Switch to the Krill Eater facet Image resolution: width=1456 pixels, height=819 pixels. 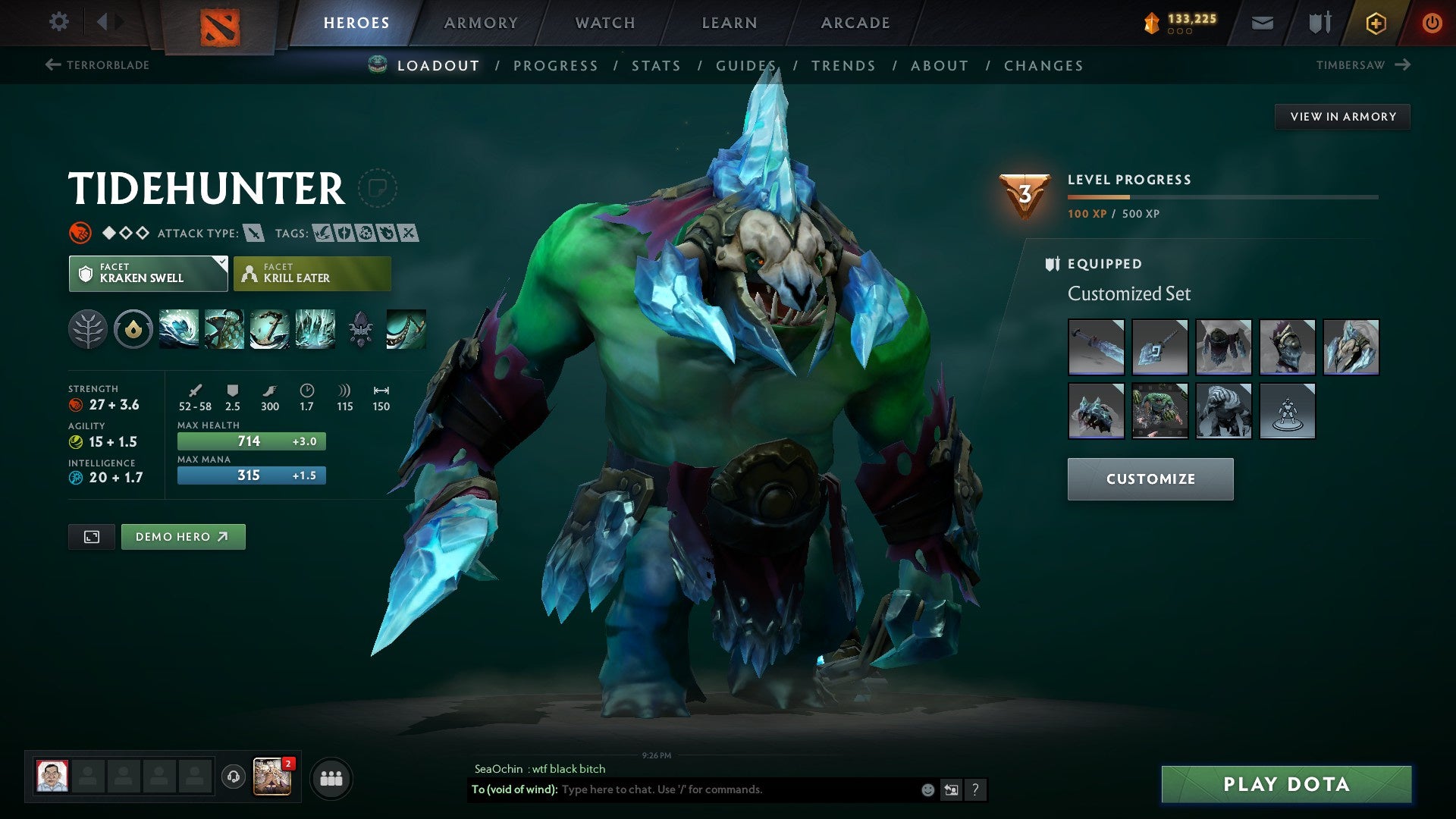coord(312,273)
